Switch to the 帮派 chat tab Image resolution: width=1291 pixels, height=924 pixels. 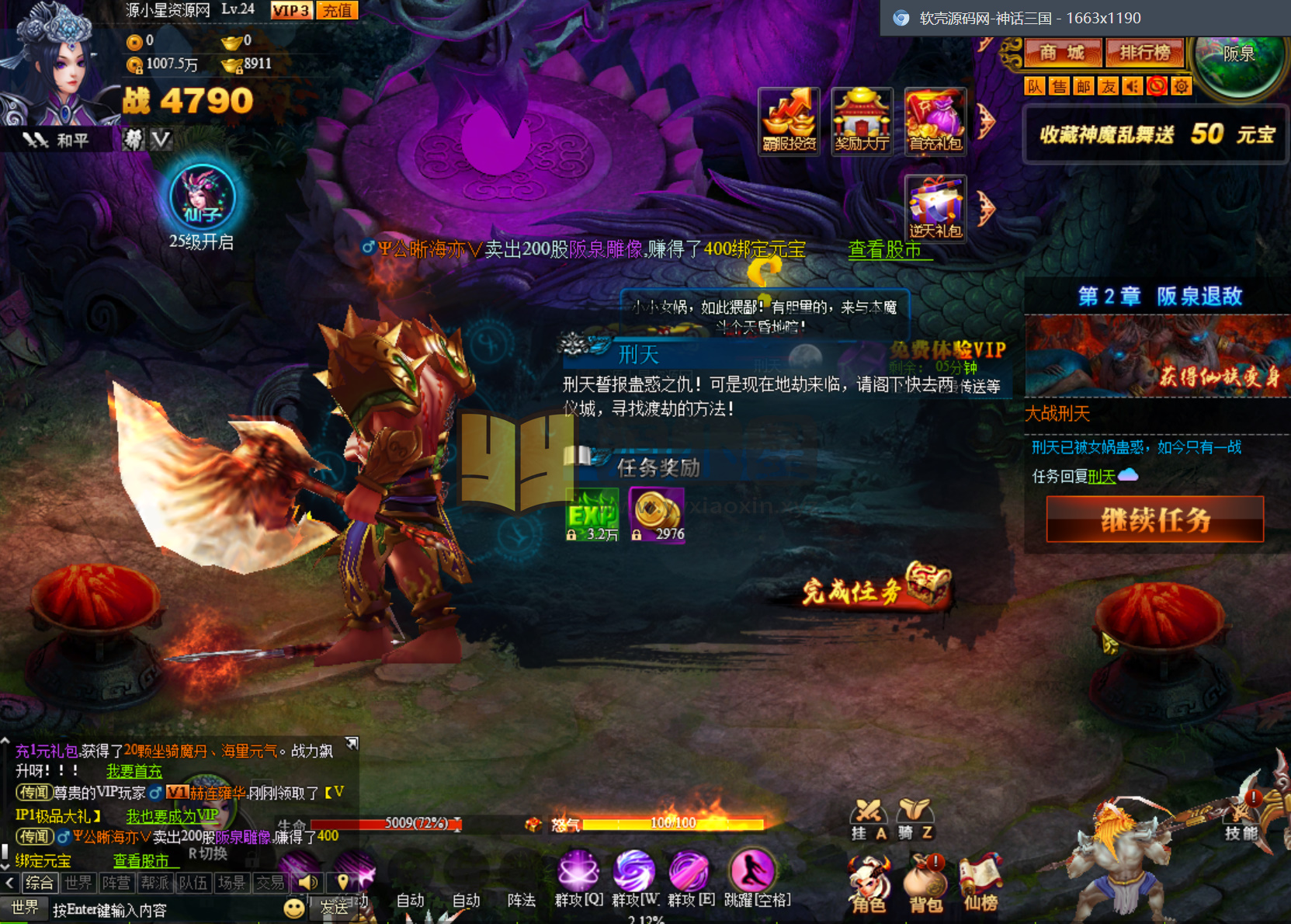pos(155,883)
